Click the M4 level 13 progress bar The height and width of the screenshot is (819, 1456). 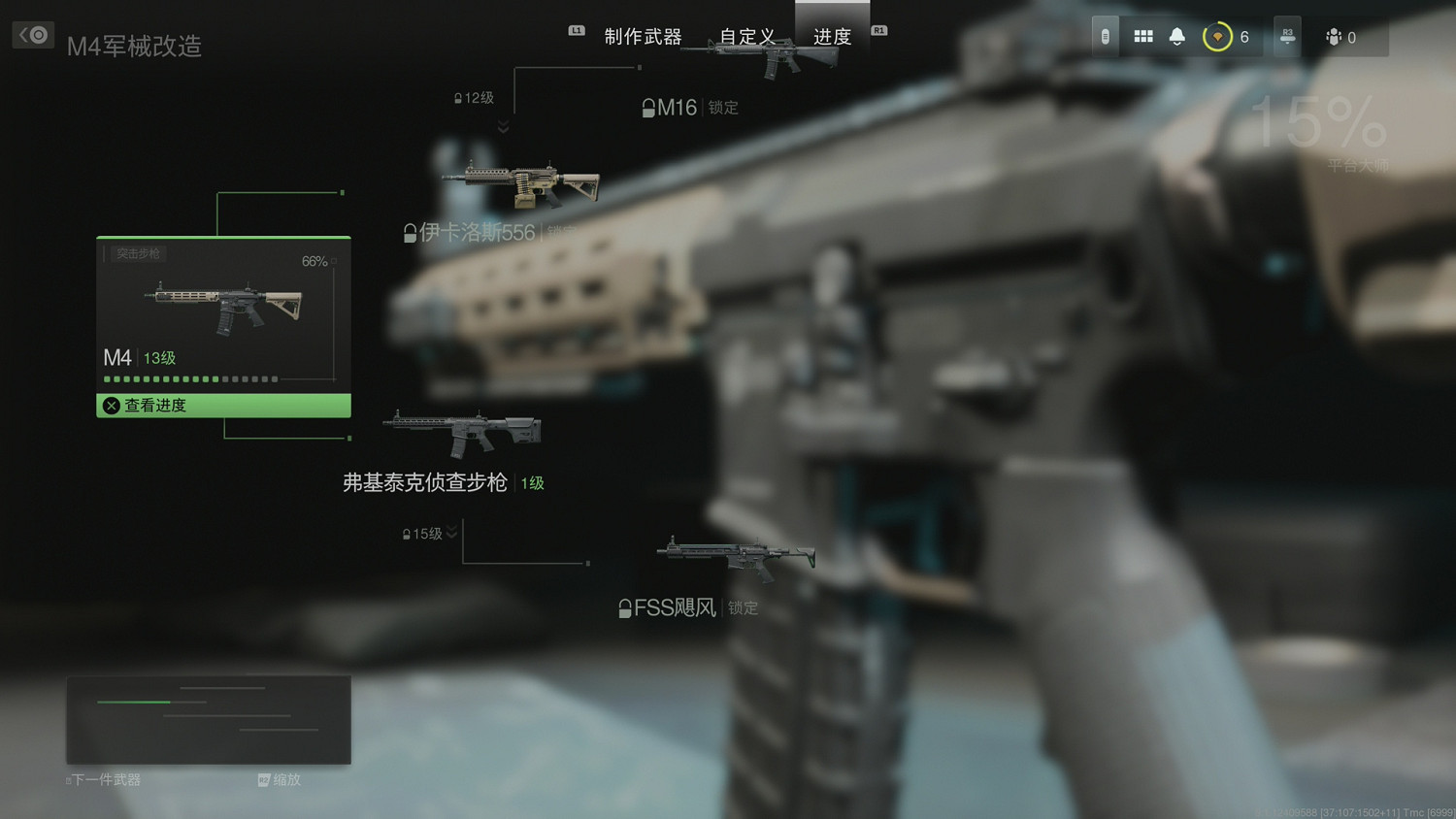pyautogui.click(x=189, y=378)
